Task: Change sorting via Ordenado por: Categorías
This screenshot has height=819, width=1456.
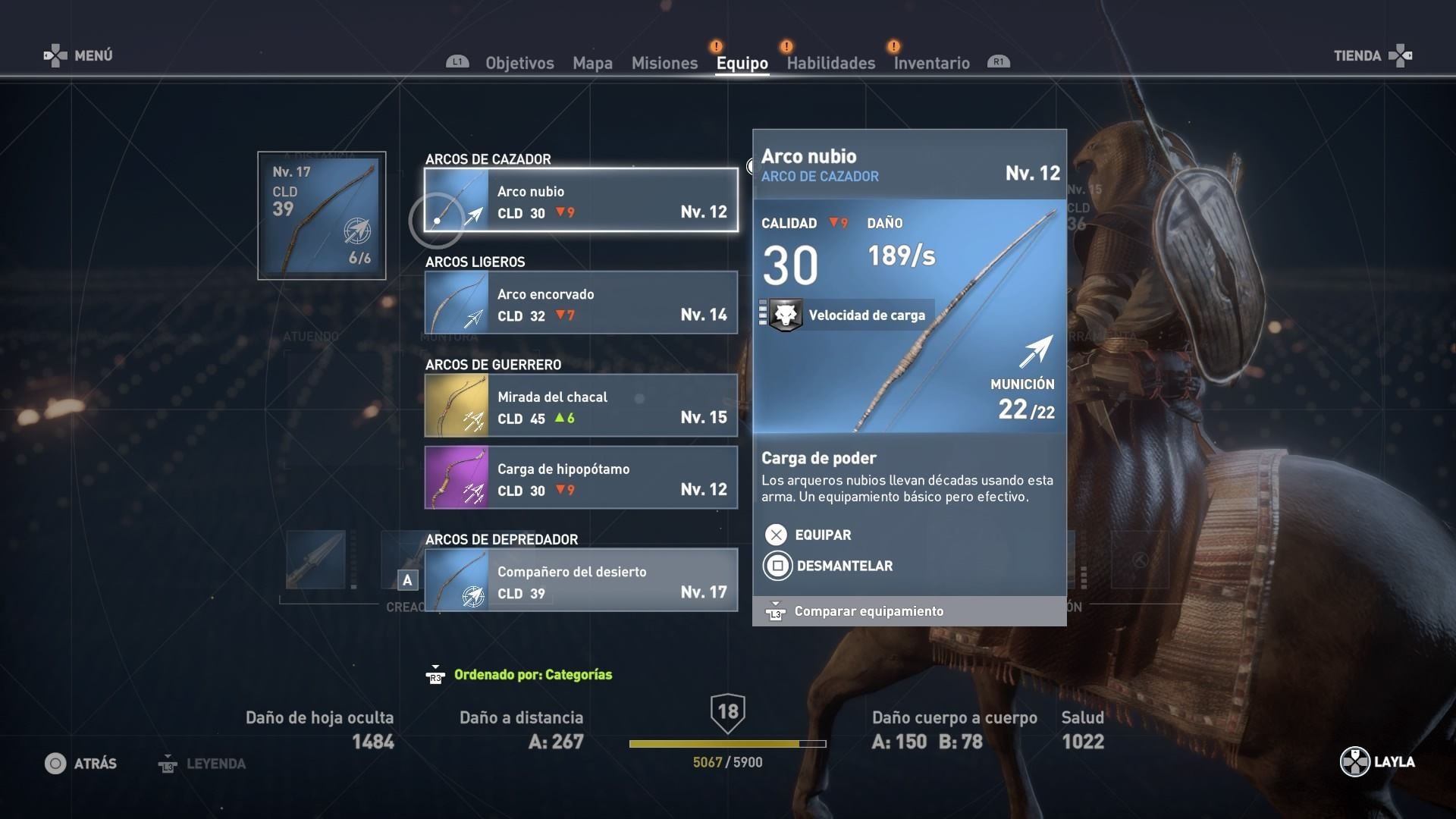Action: (x=532, y=674)
